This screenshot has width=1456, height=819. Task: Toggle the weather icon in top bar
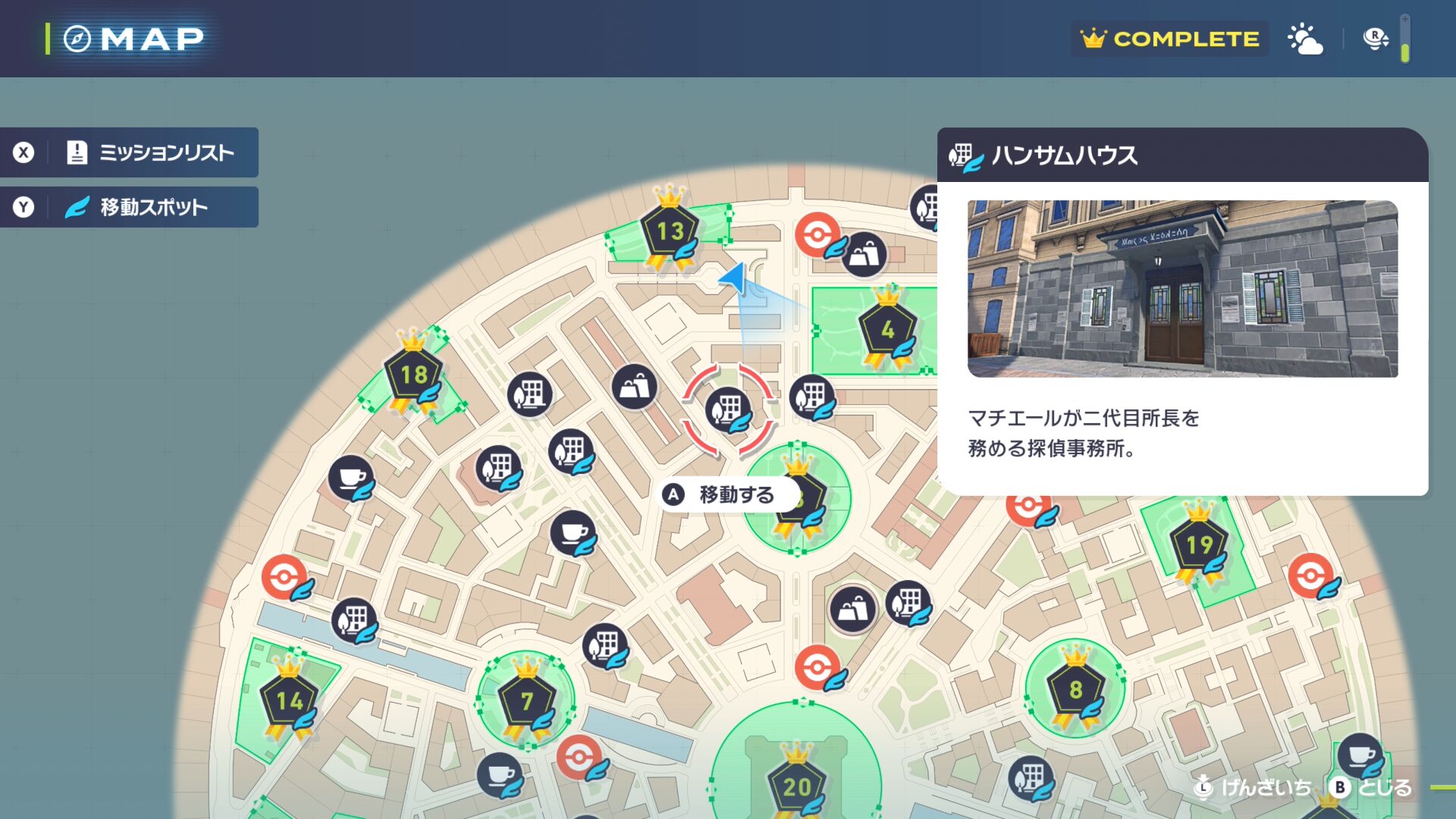1305,39
